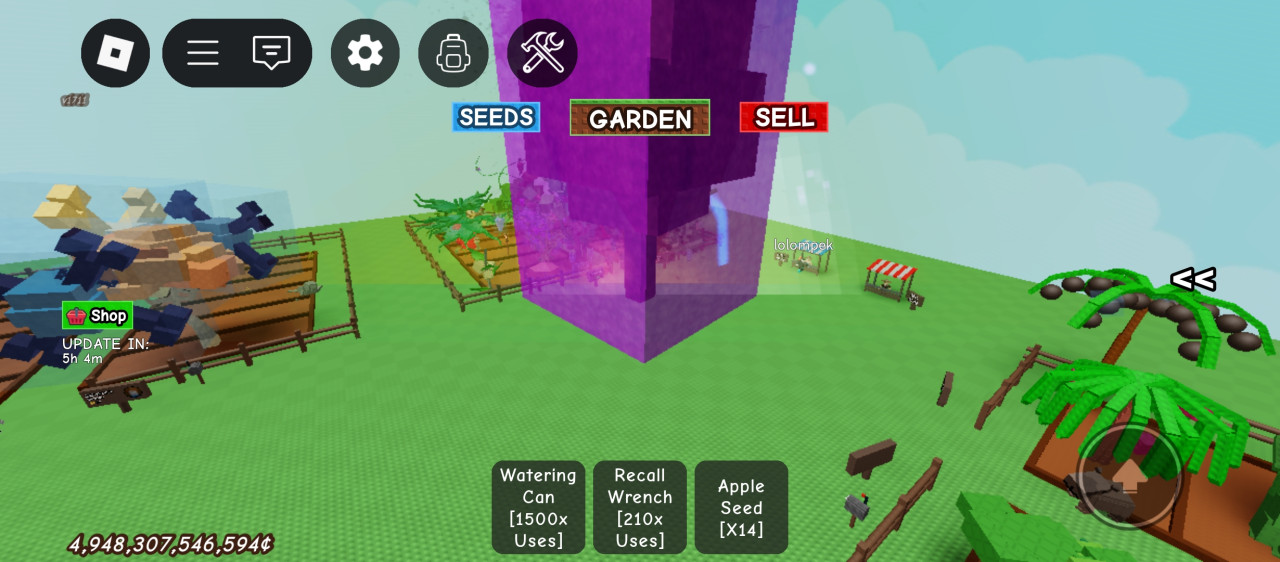
Task: Go to the GARDEN button
Action: [640, 118]
